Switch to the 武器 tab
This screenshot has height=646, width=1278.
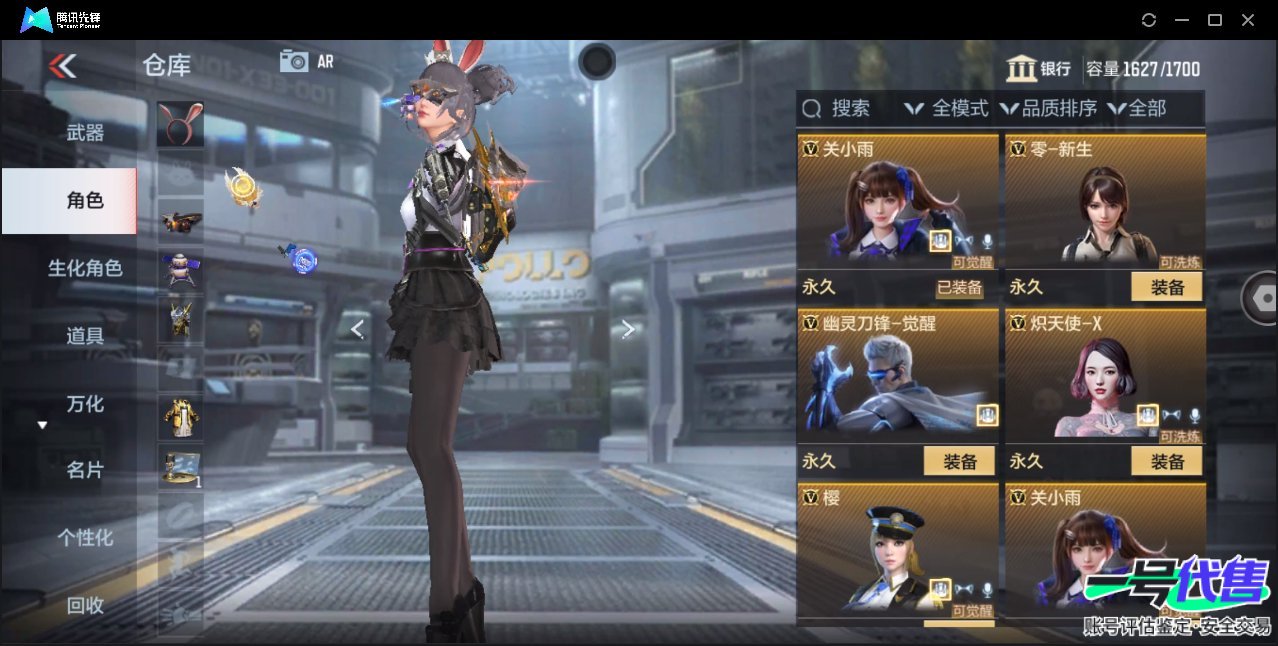[85, 132]
